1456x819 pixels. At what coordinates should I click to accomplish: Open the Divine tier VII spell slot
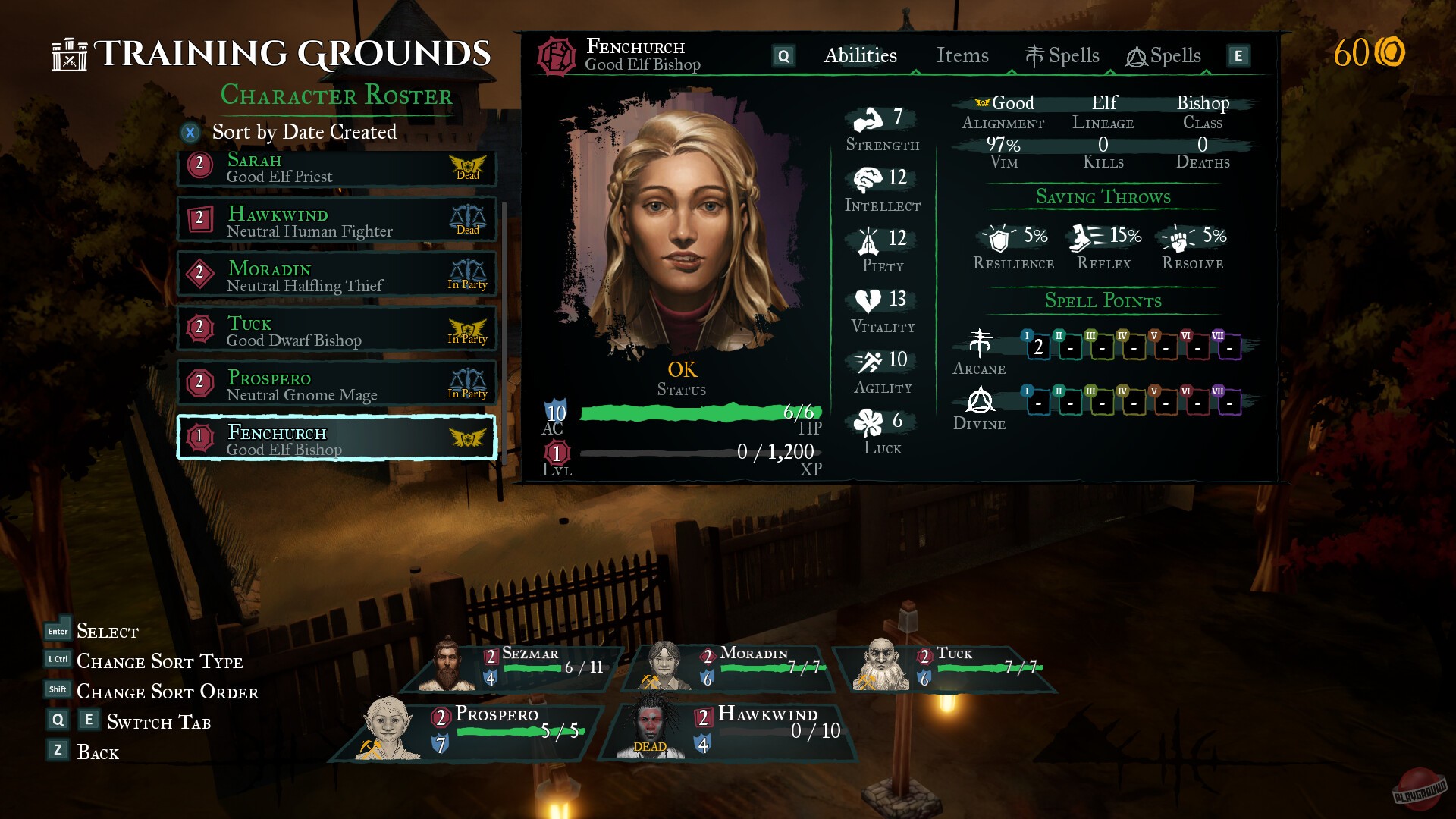pos(1229,403)
